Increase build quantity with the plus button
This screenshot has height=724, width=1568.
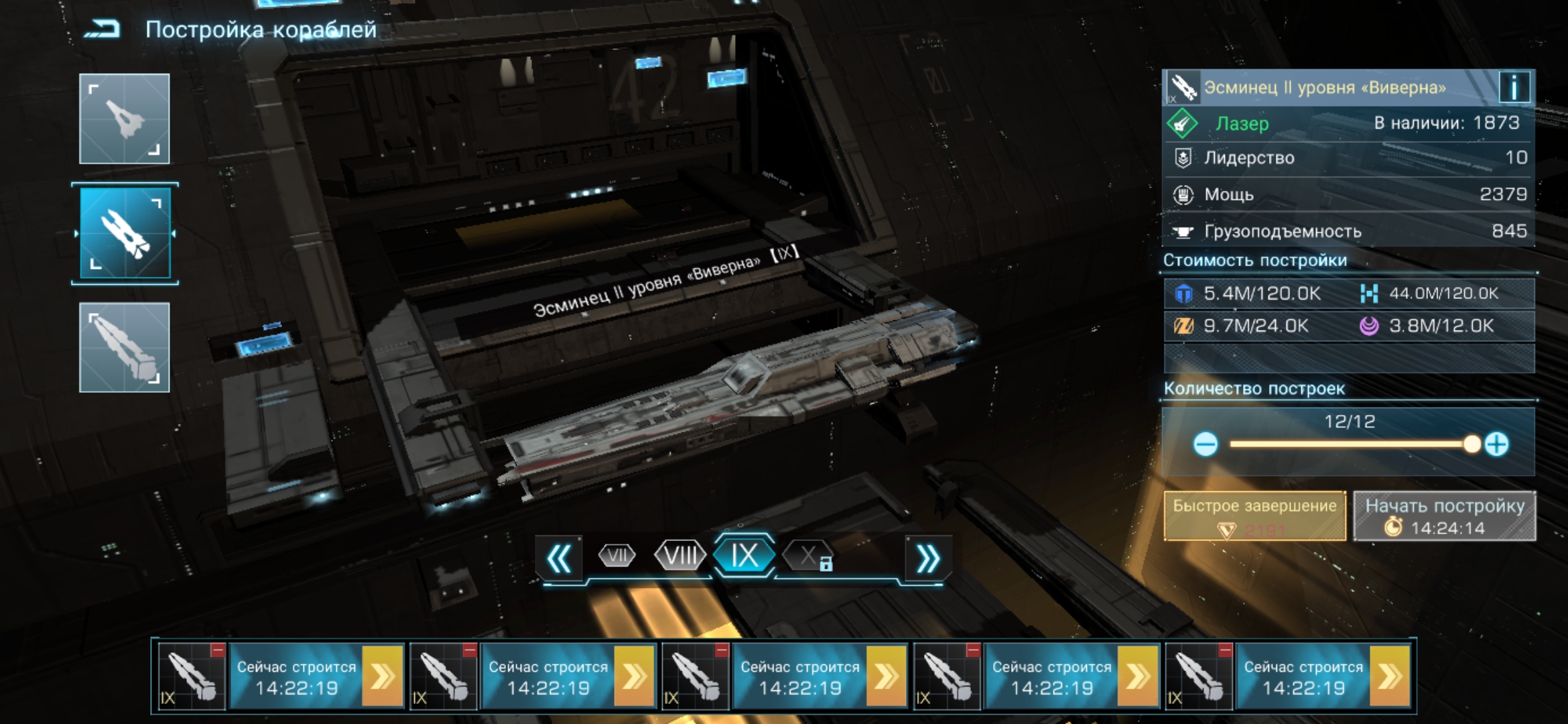1496,444
